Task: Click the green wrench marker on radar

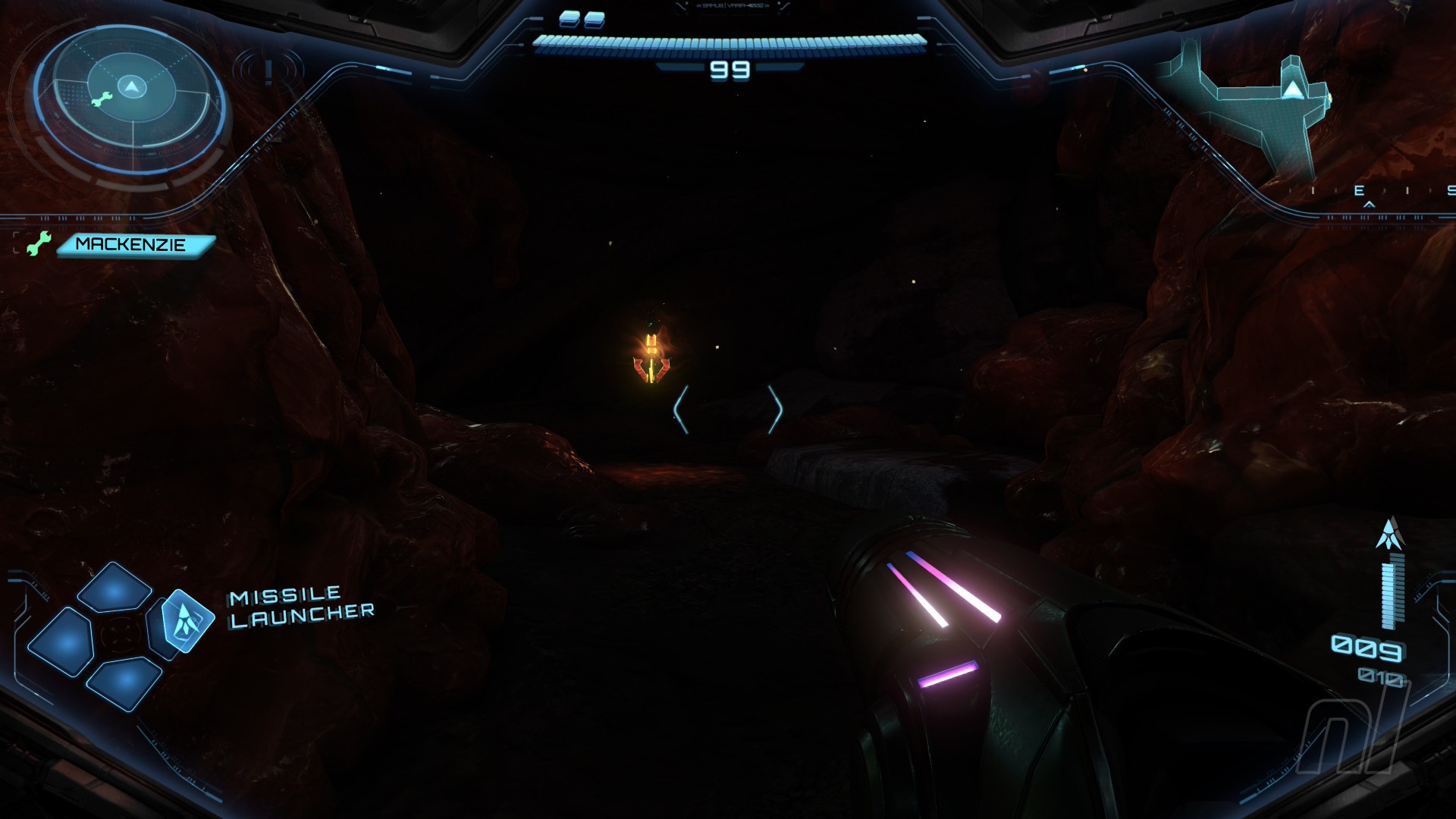Action: [101, 99]
